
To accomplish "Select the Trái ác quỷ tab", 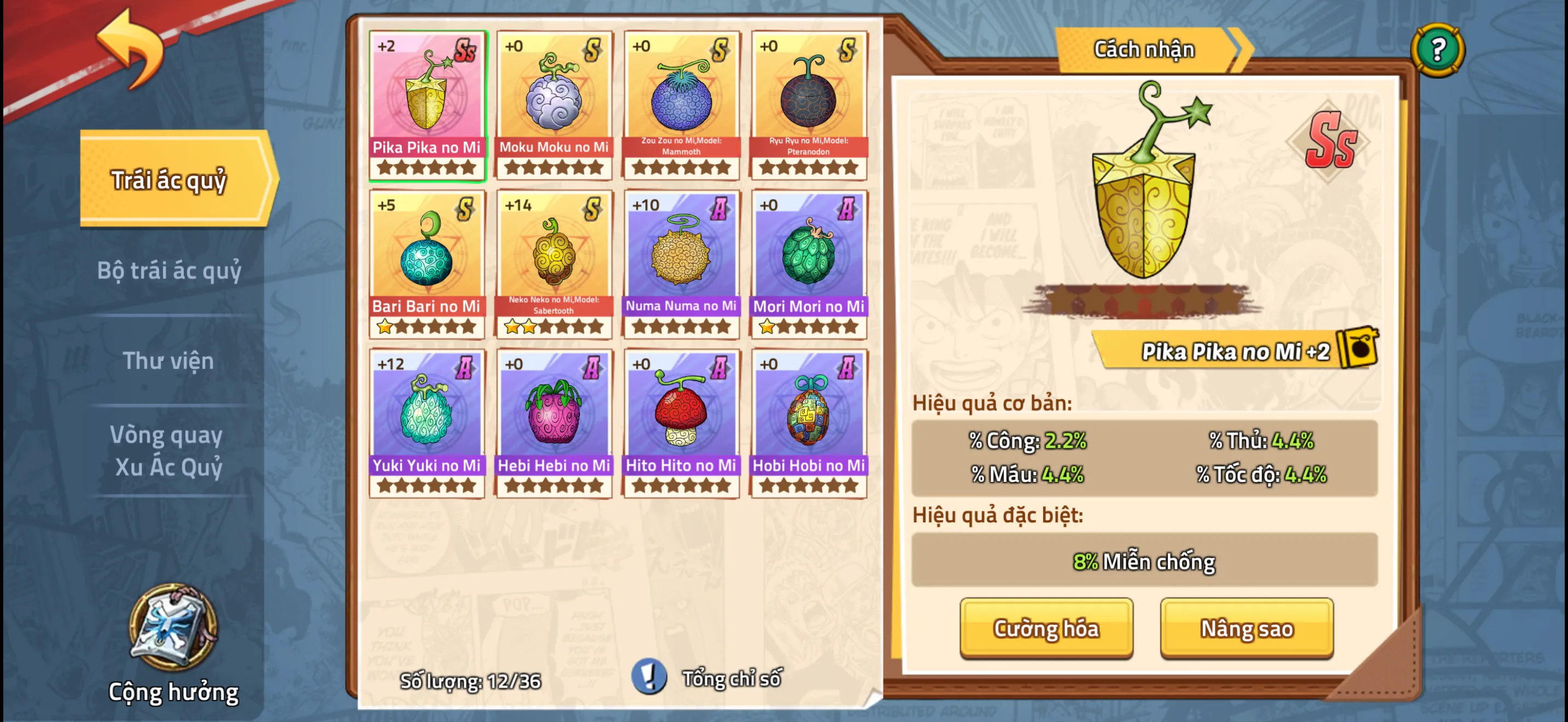I will pyautogui.click(x=169, y=180).
